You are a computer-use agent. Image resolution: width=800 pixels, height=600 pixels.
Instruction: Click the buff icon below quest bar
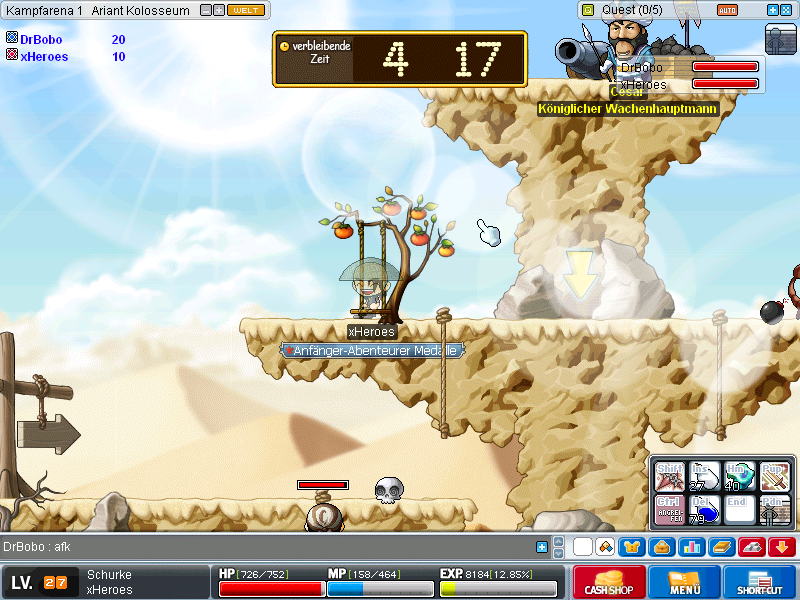[779, 38]
